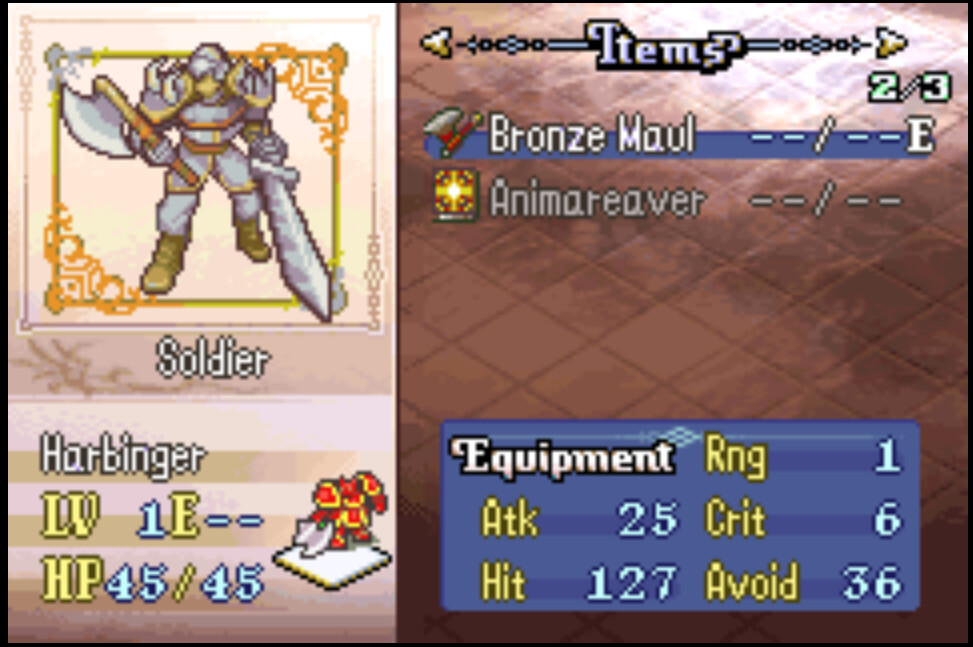Click the left arrow beside Items header
Image resolution: width=973 pixels, height=647 pixels.
coord(432,43)
